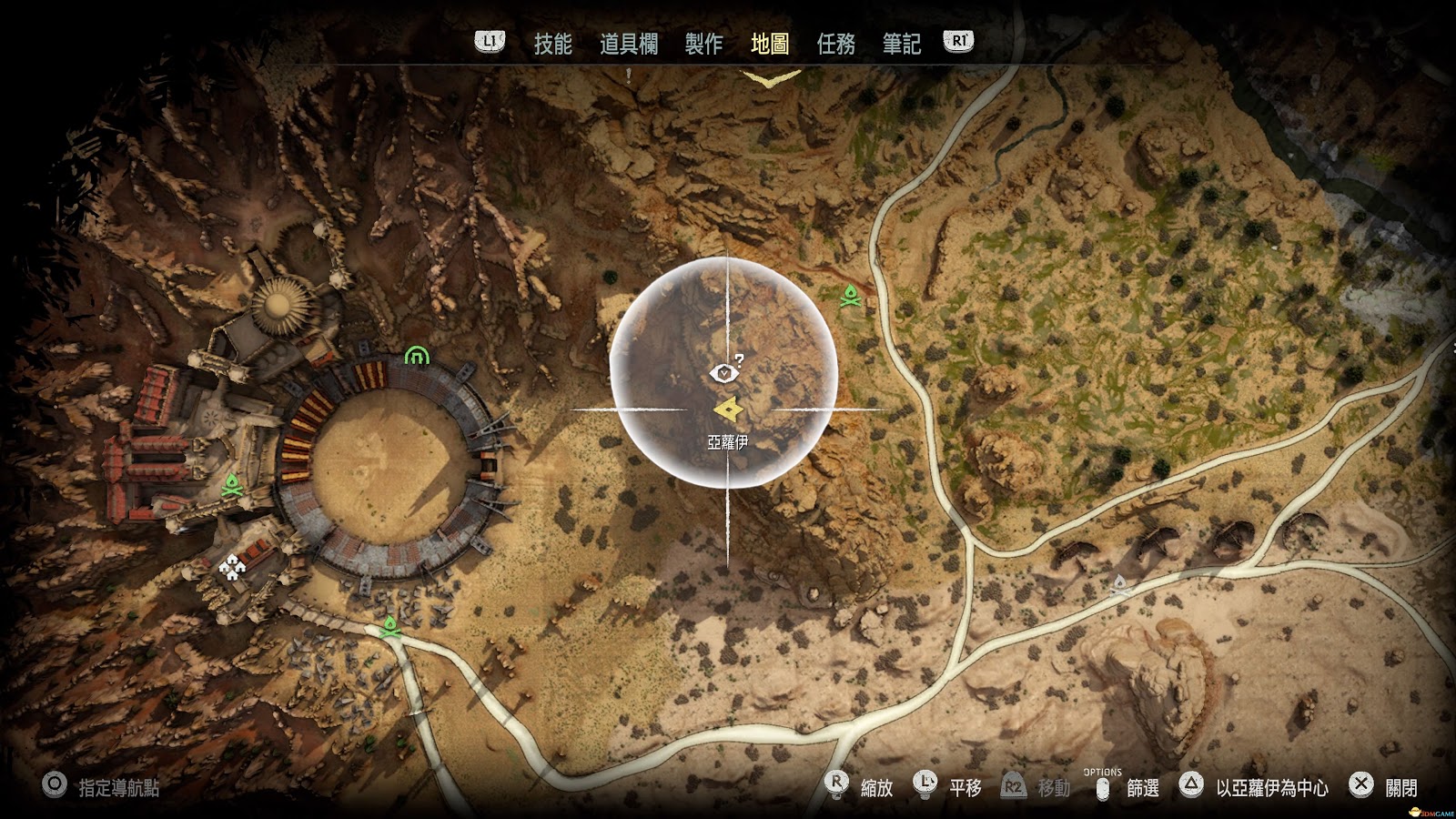The height and width of the screenshot is (819, 1456).
Task: Pick the campfire marker among the red-roofed buildings
Action: [x=231, y=485]
